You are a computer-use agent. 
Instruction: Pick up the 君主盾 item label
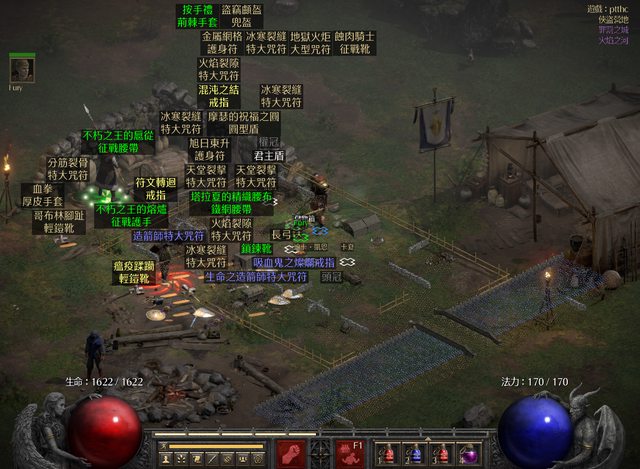(x=269, y=156)
